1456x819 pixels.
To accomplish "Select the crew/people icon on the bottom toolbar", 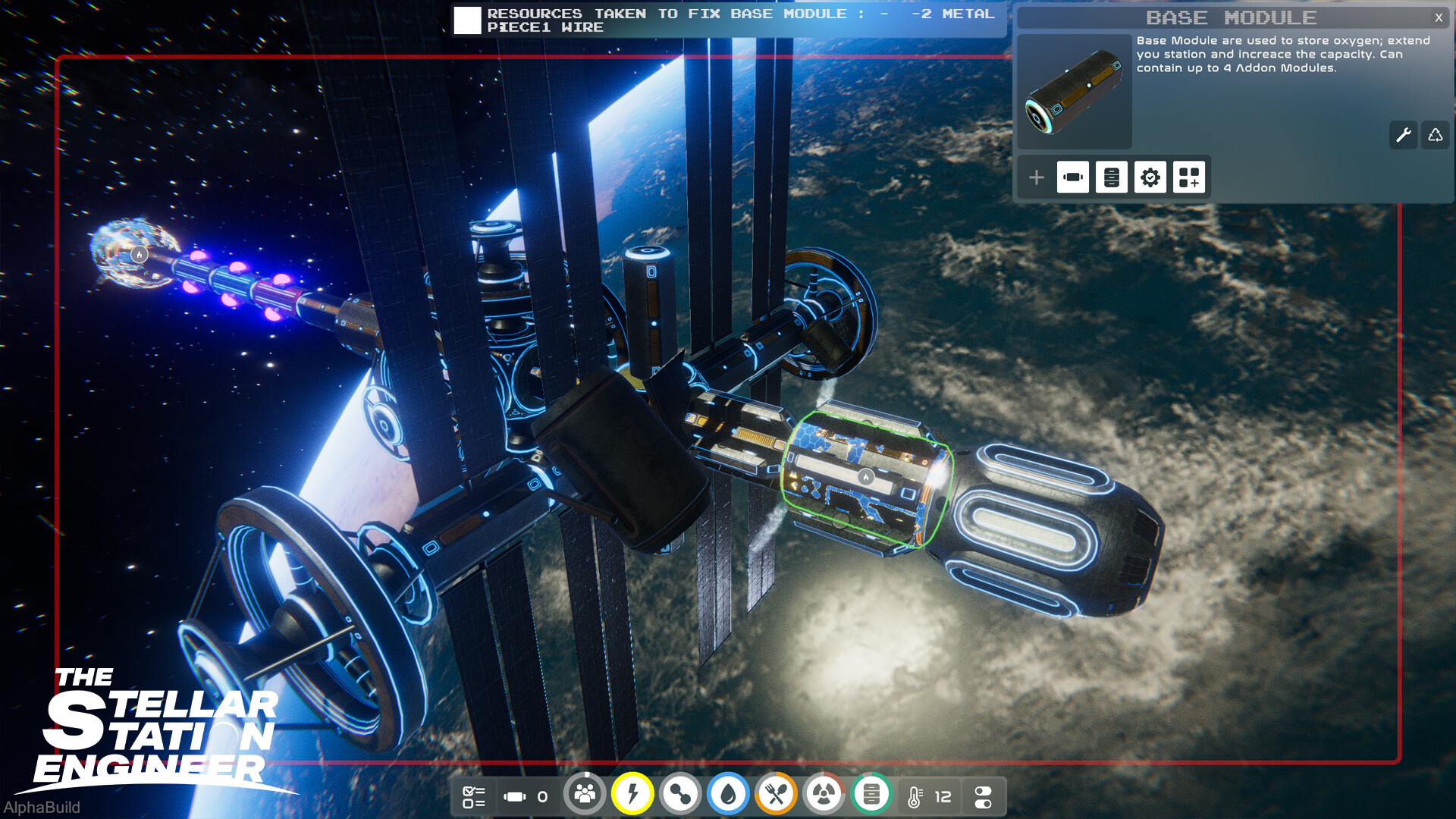I will pos(584,795).
